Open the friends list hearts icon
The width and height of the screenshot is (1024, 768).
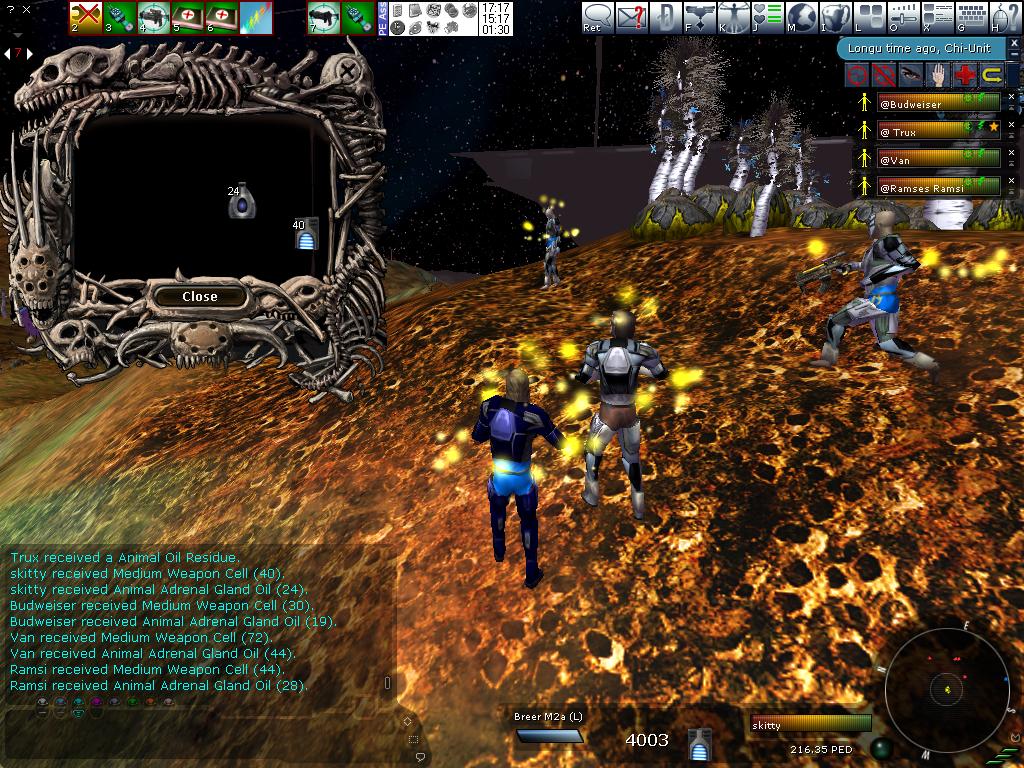click(x=768, y=17)
